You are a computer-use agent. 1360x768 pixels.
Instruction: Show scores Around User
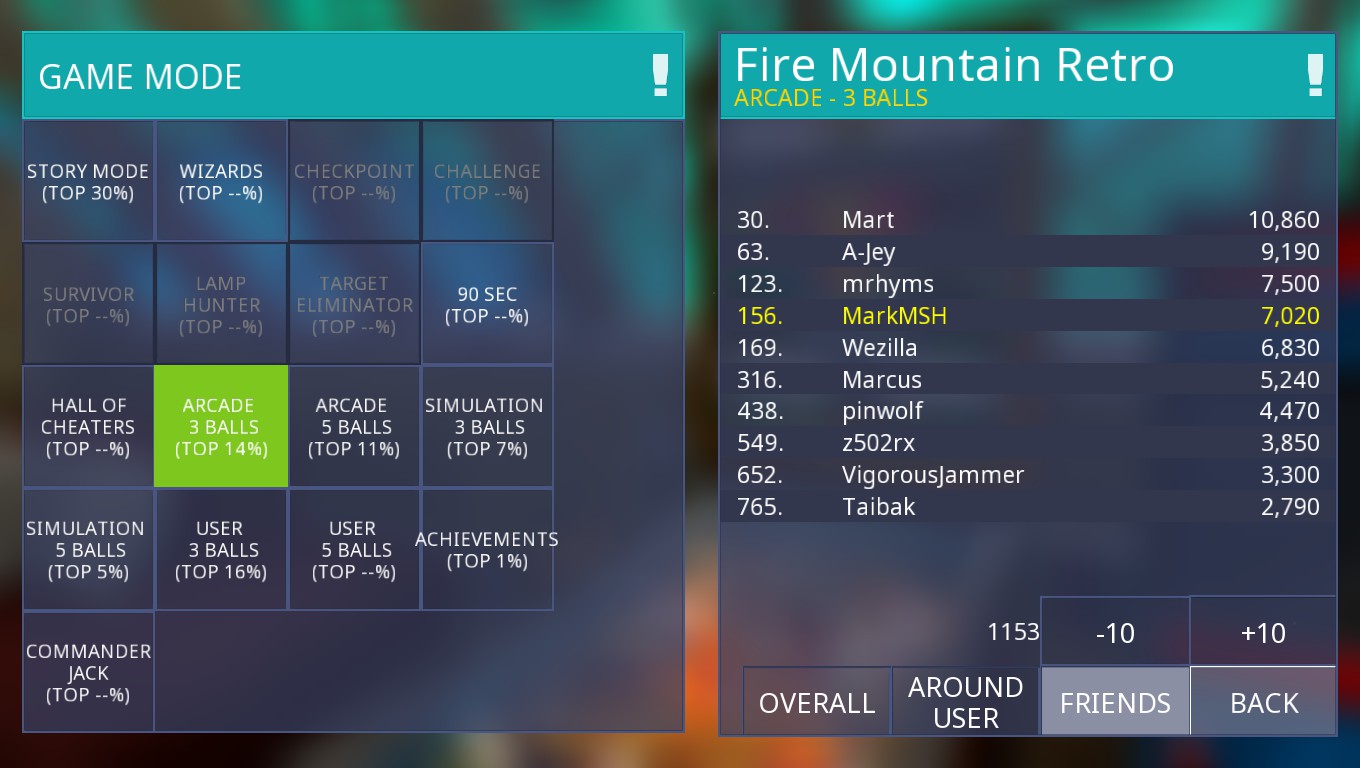[965, 702]
